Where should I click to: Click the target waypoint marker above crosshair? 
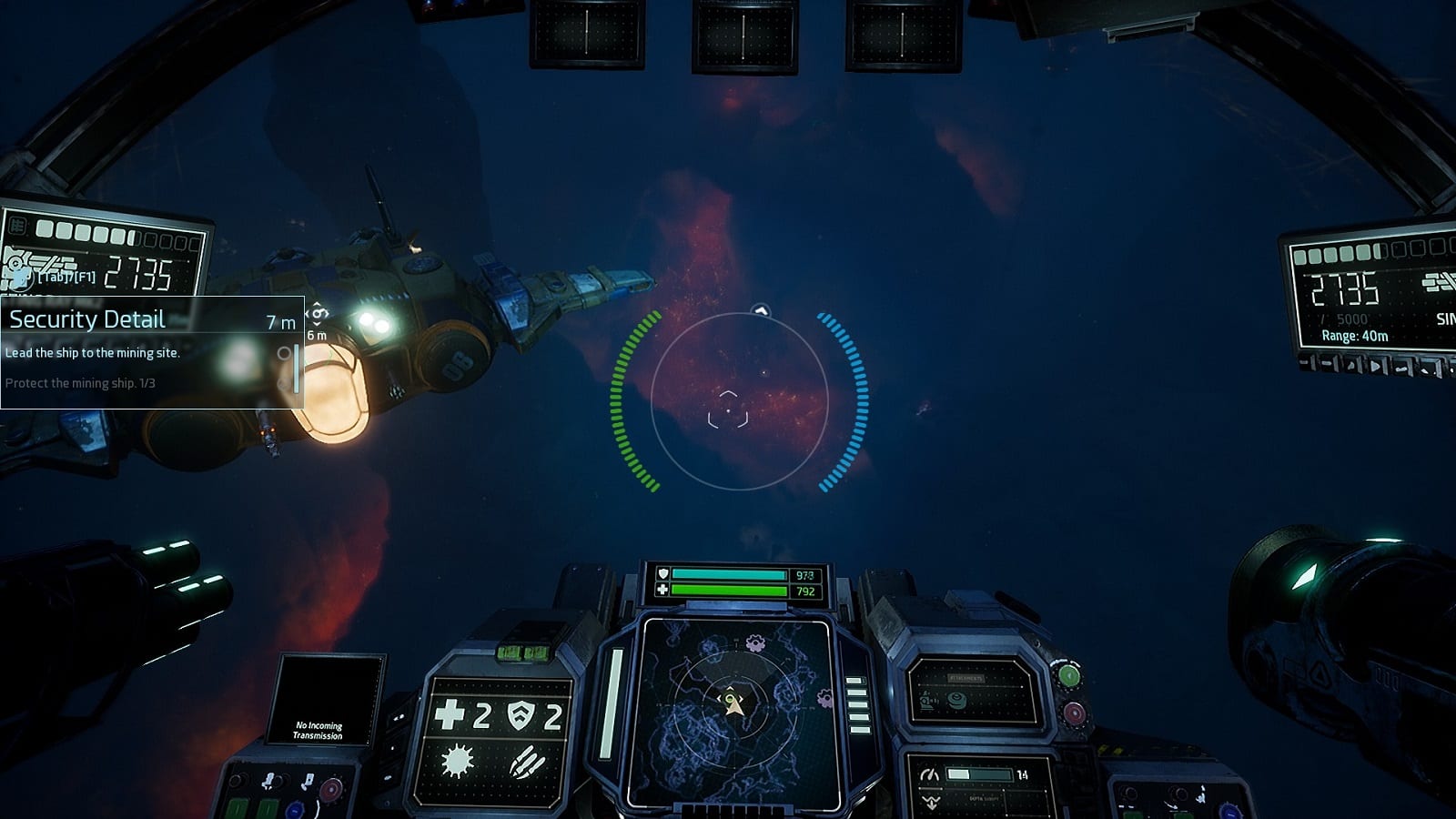click(x=761, y=312)
